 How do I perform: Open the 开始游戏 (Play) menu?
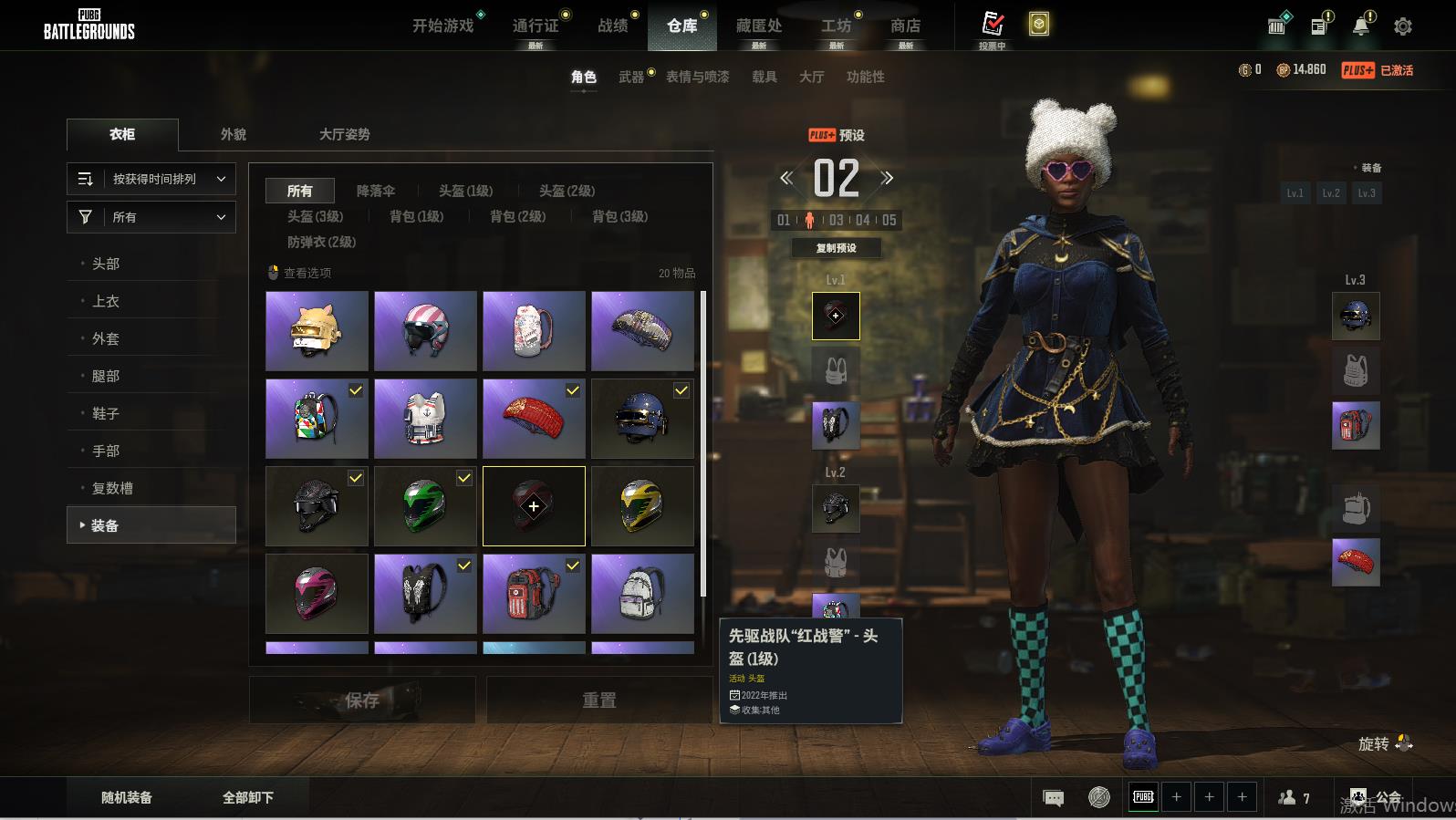click(x=443, y=26)
